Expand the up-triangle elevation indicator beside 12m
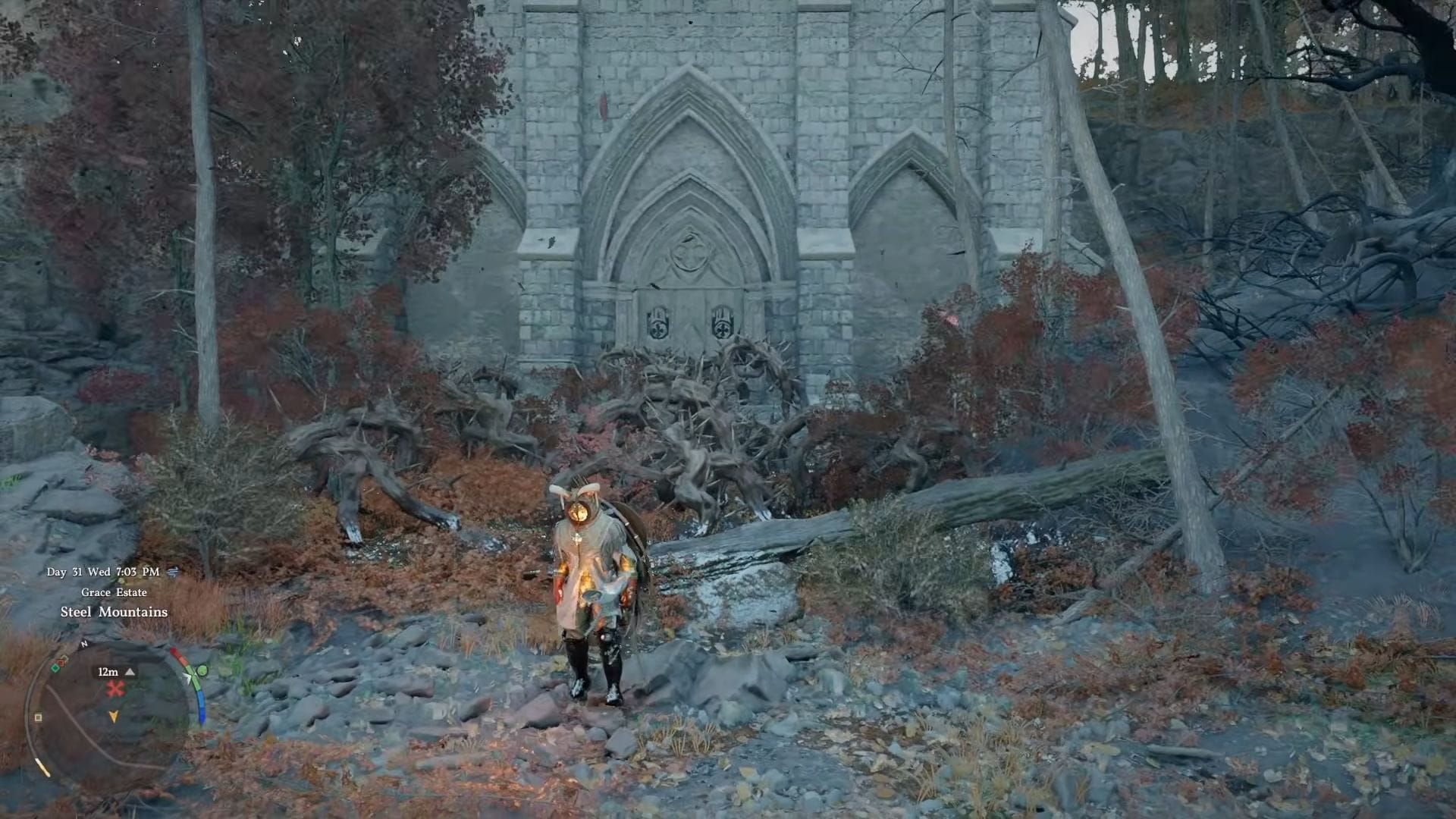This screenshot has height=819, width=1456. [129, 673]
